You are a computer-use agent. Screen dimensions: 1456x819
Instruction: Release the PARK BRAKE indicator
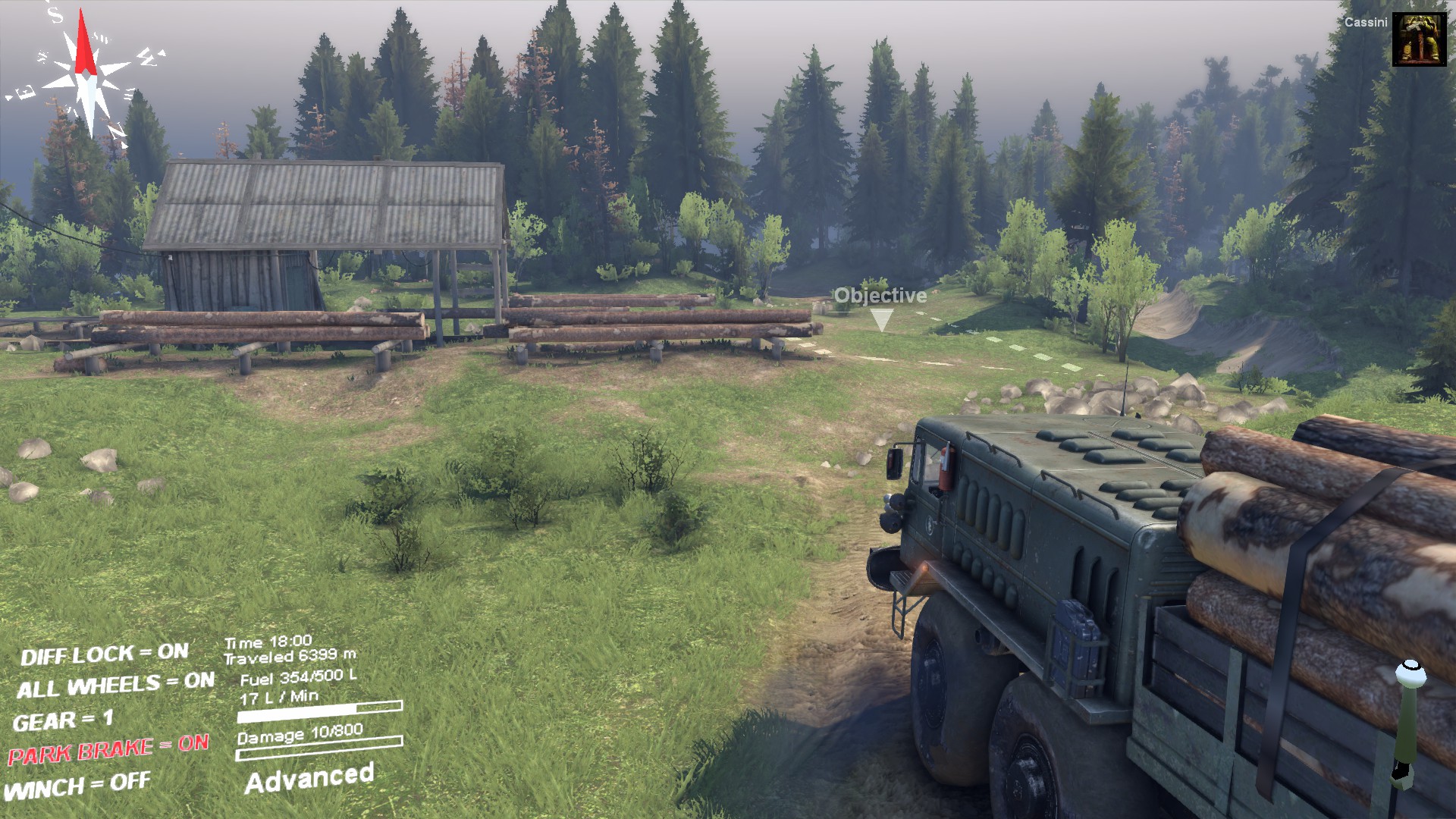coord(108,749)
